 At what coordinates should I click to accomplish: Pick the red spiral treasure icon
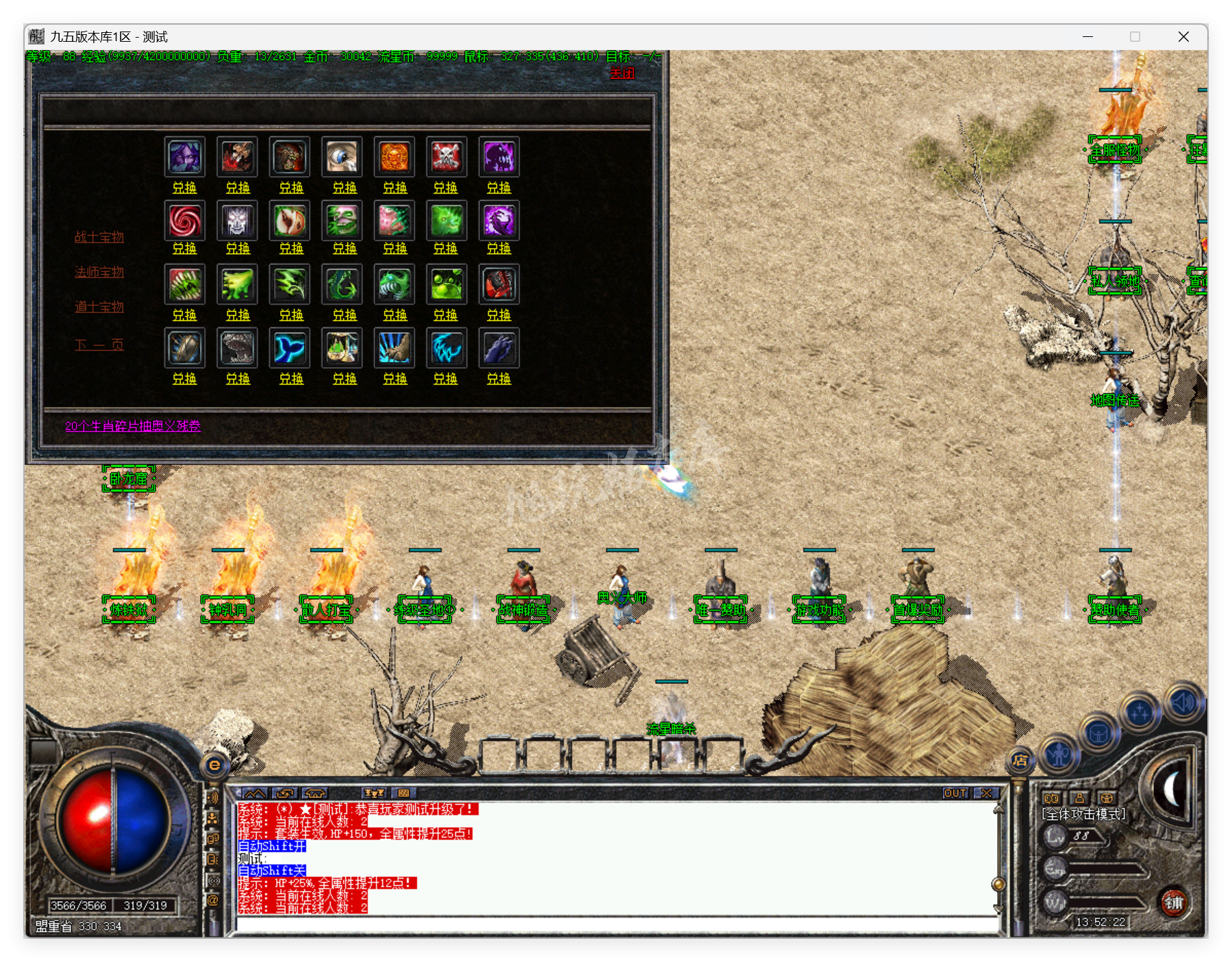(185, 220)
